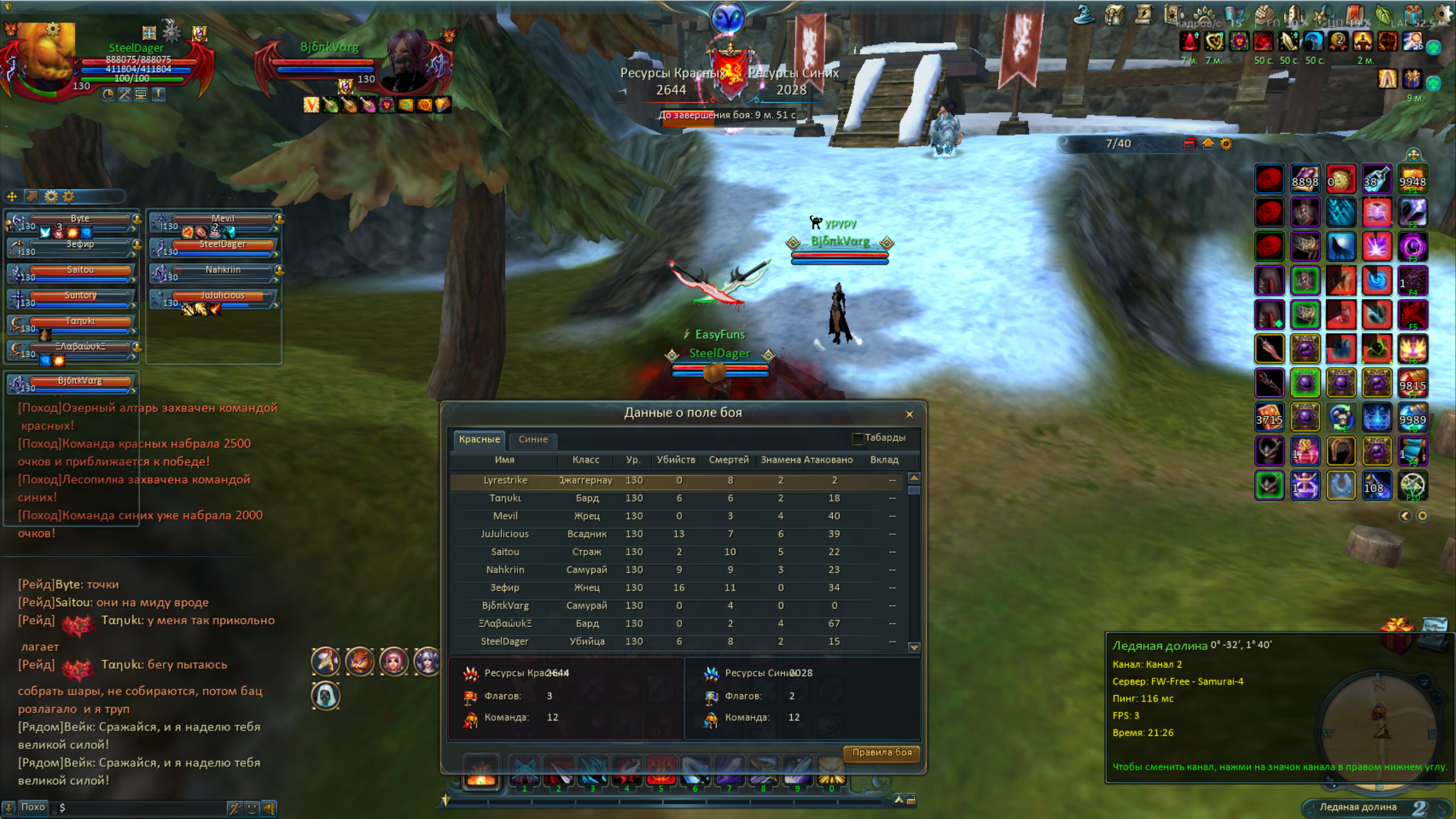This screenshot has width=1456, height=819.
Task: Sort scoreboard by Смертей column
Action: 729,460
